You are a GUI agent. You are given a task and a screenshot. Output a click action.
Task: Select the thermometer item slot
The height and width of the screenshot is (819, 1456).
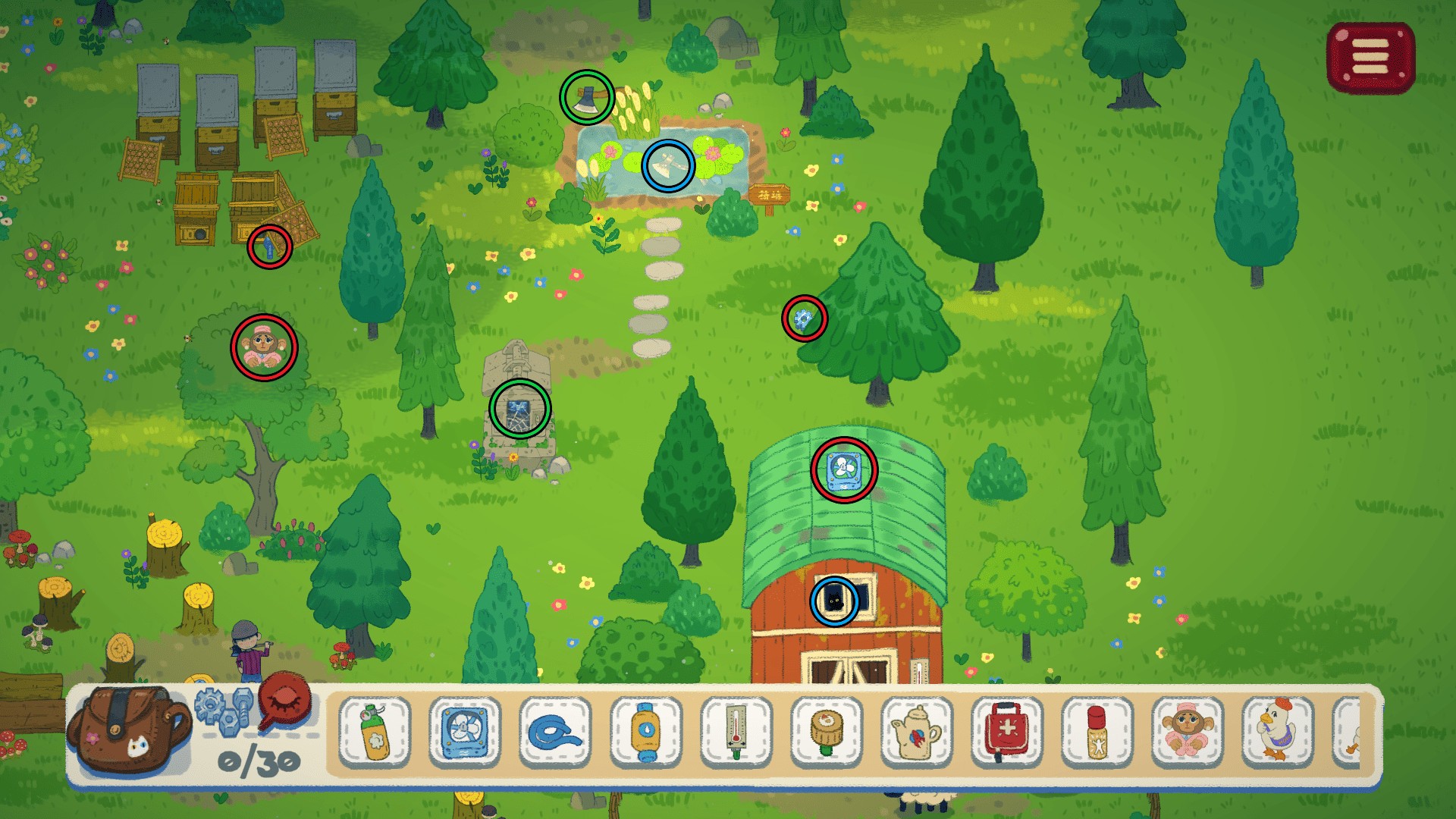click(x=736, y=731)
